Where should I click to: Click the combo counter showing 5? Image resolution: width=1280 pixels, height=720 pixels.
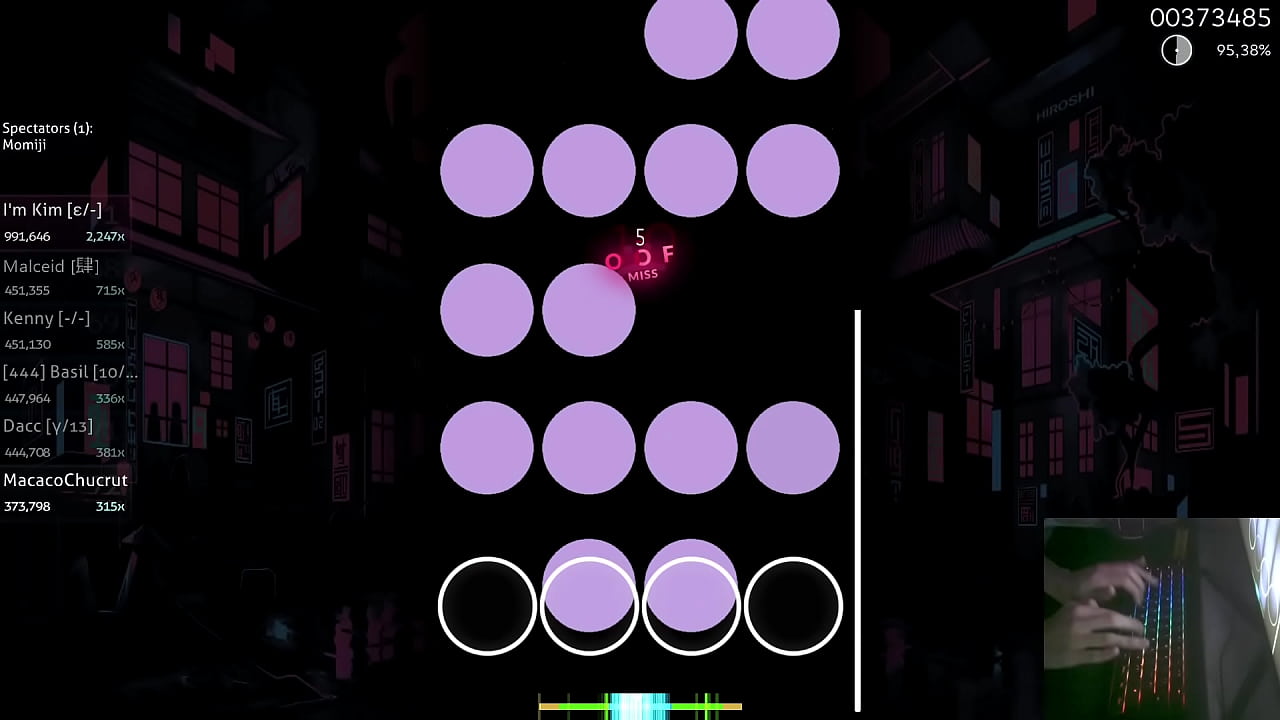click(x=640, y=238)
